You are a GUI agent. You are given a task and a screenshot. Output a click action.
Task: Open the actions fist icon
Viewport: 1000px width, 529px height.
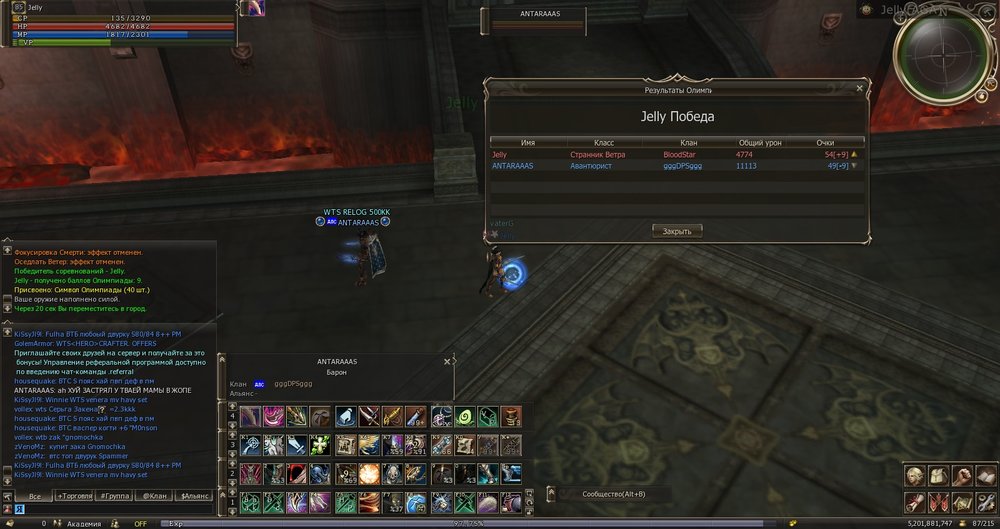962,475
